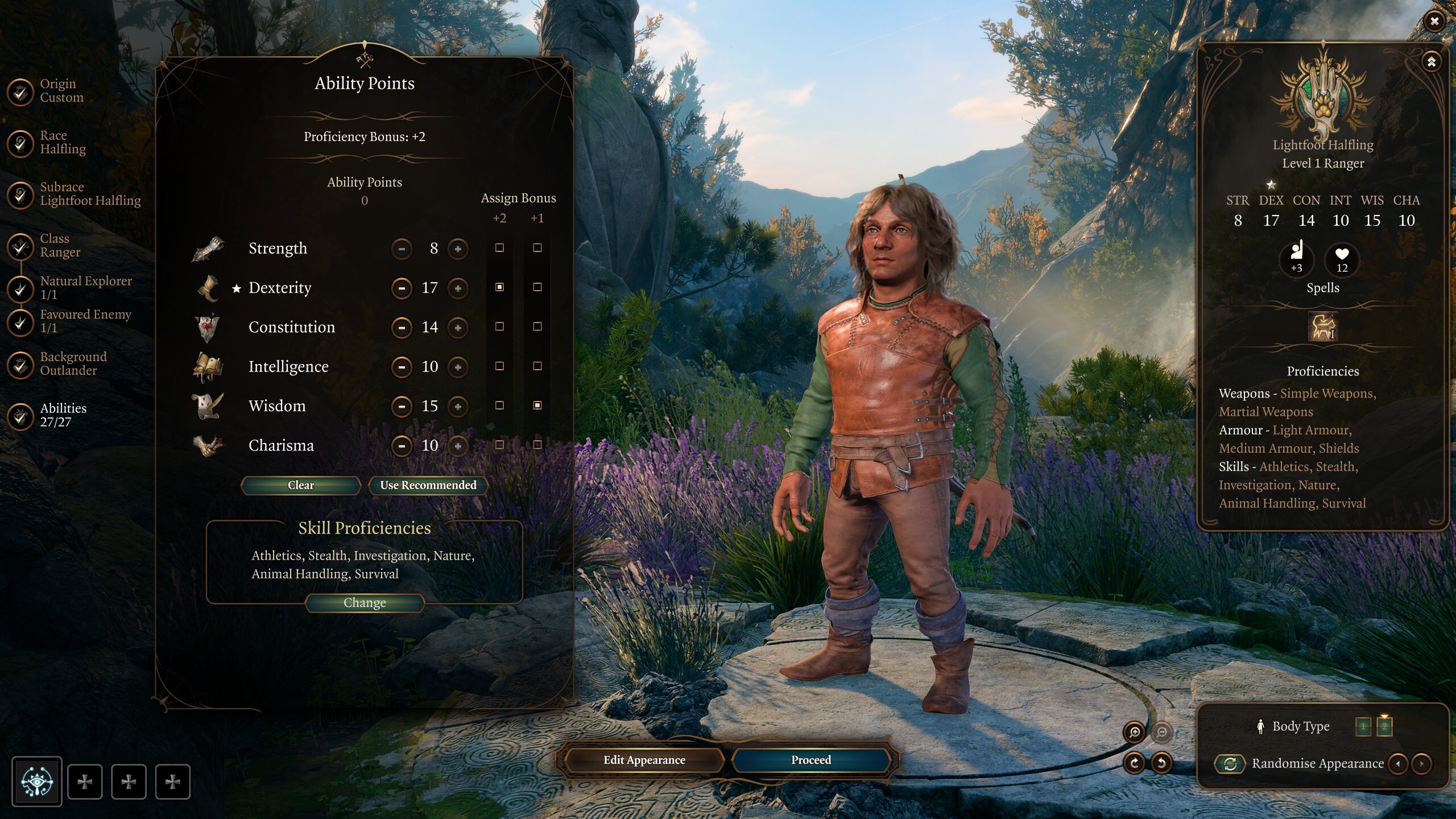
Task: Click the rotate character clockwise icon
Action: [1135, 763]
